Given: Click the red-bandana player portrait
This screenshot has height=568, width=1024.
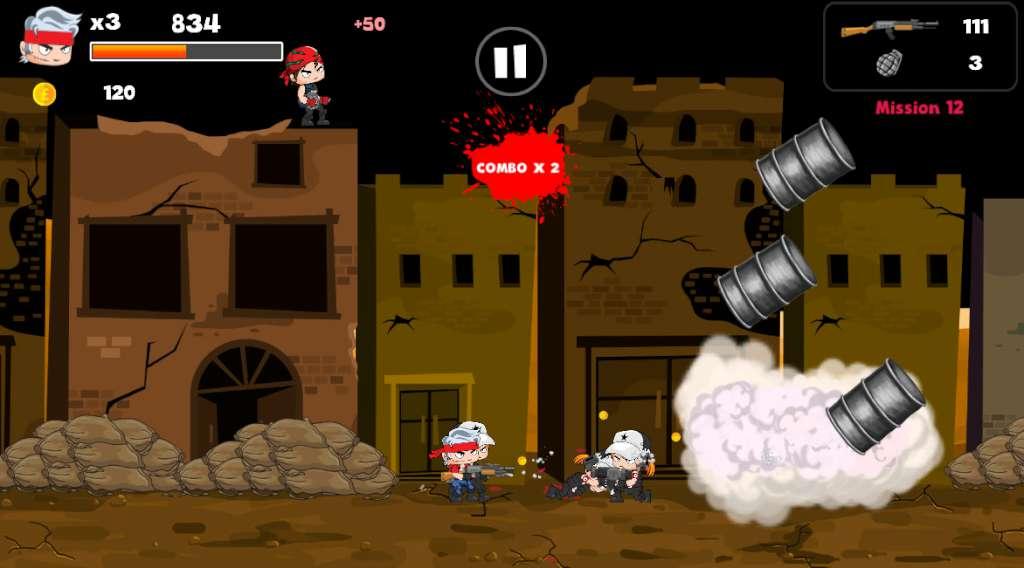Looking at the screenshot, I should (x=50, y=36).
